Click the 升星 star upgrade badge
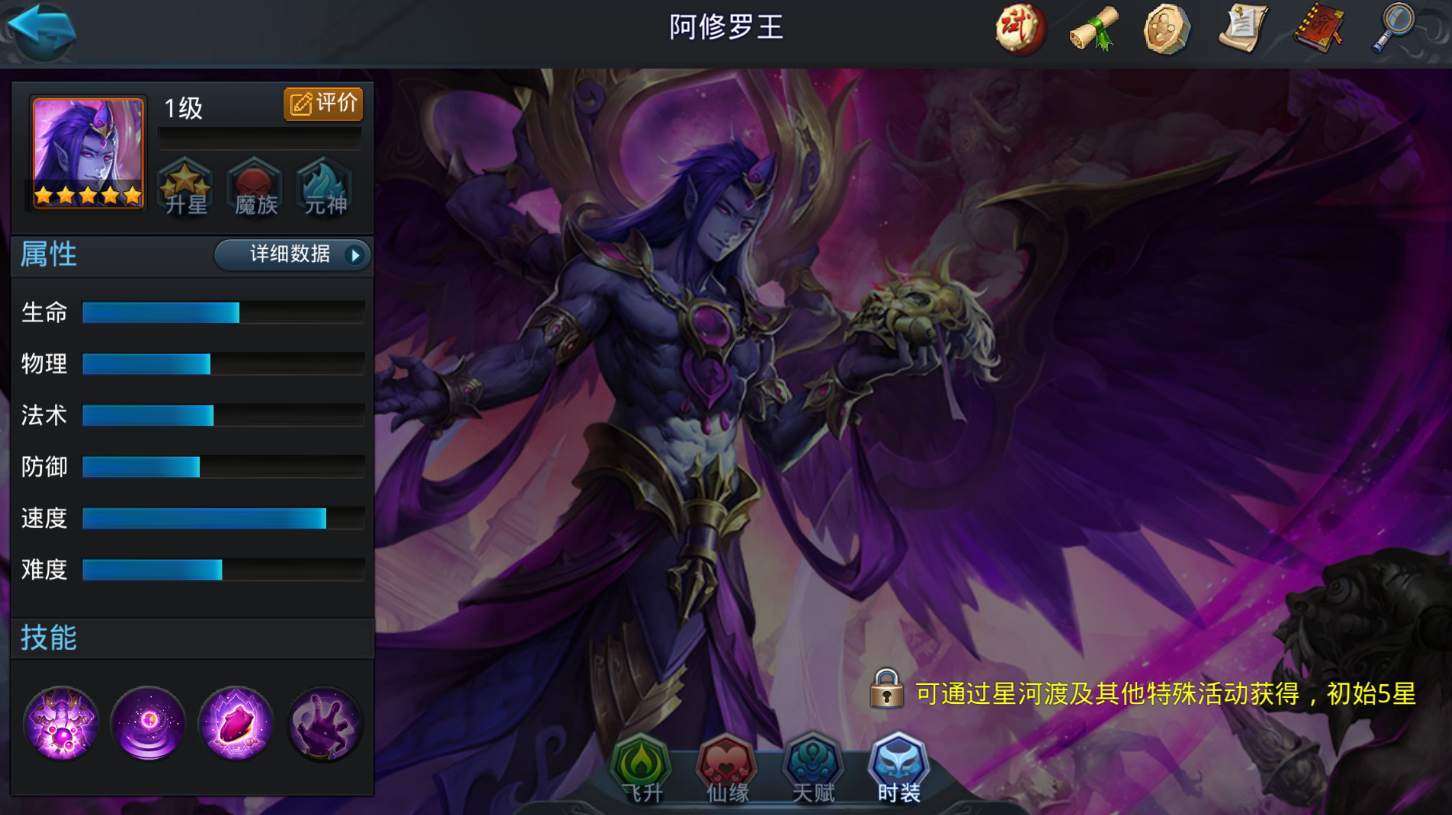Viewport: 1452px width, 815px height. [184, 186]
